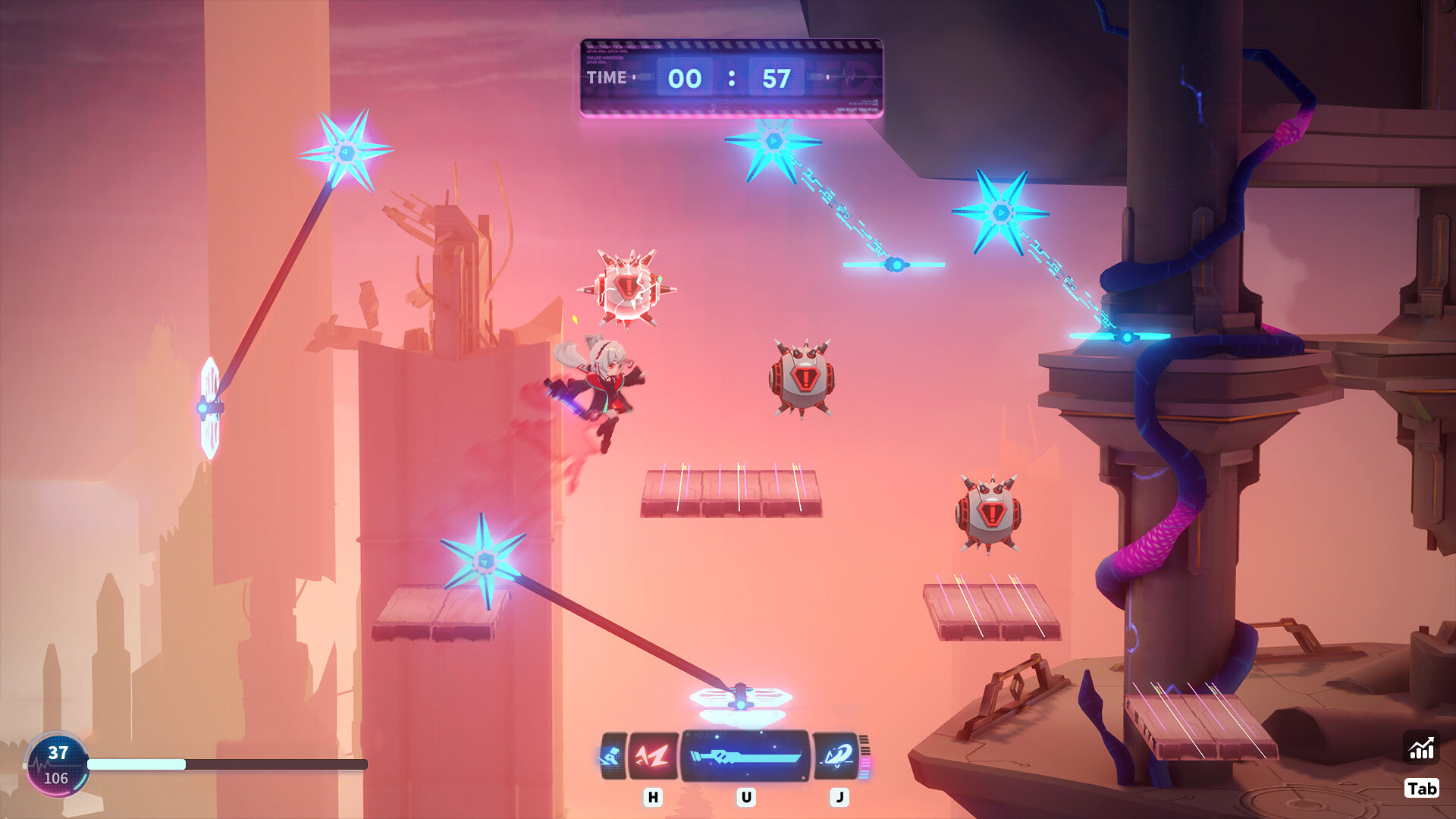Click the Tab key label at bottom right
This screenshot has height=819, width=1456.
1421,789
